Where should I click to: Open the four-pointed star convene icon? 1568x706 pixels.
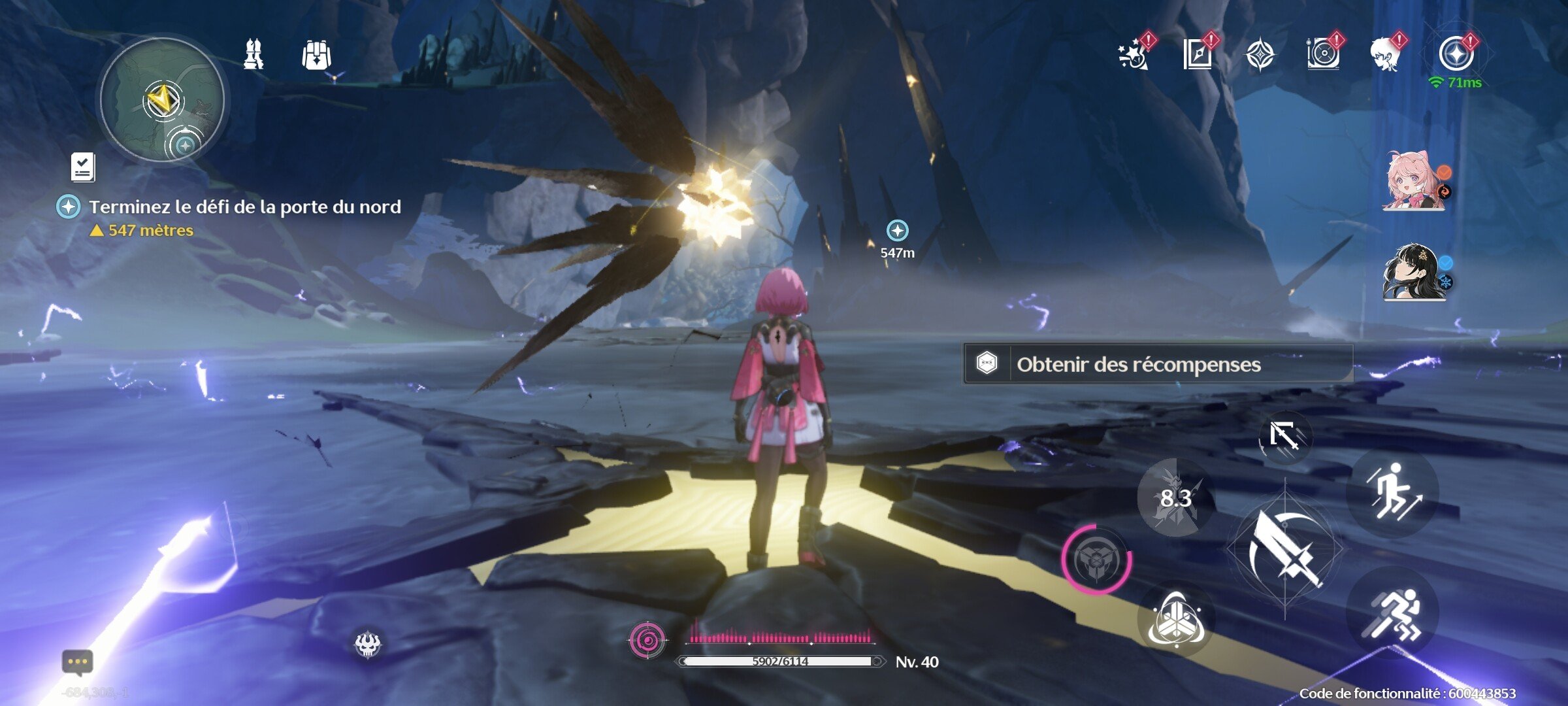point(1260,54)
